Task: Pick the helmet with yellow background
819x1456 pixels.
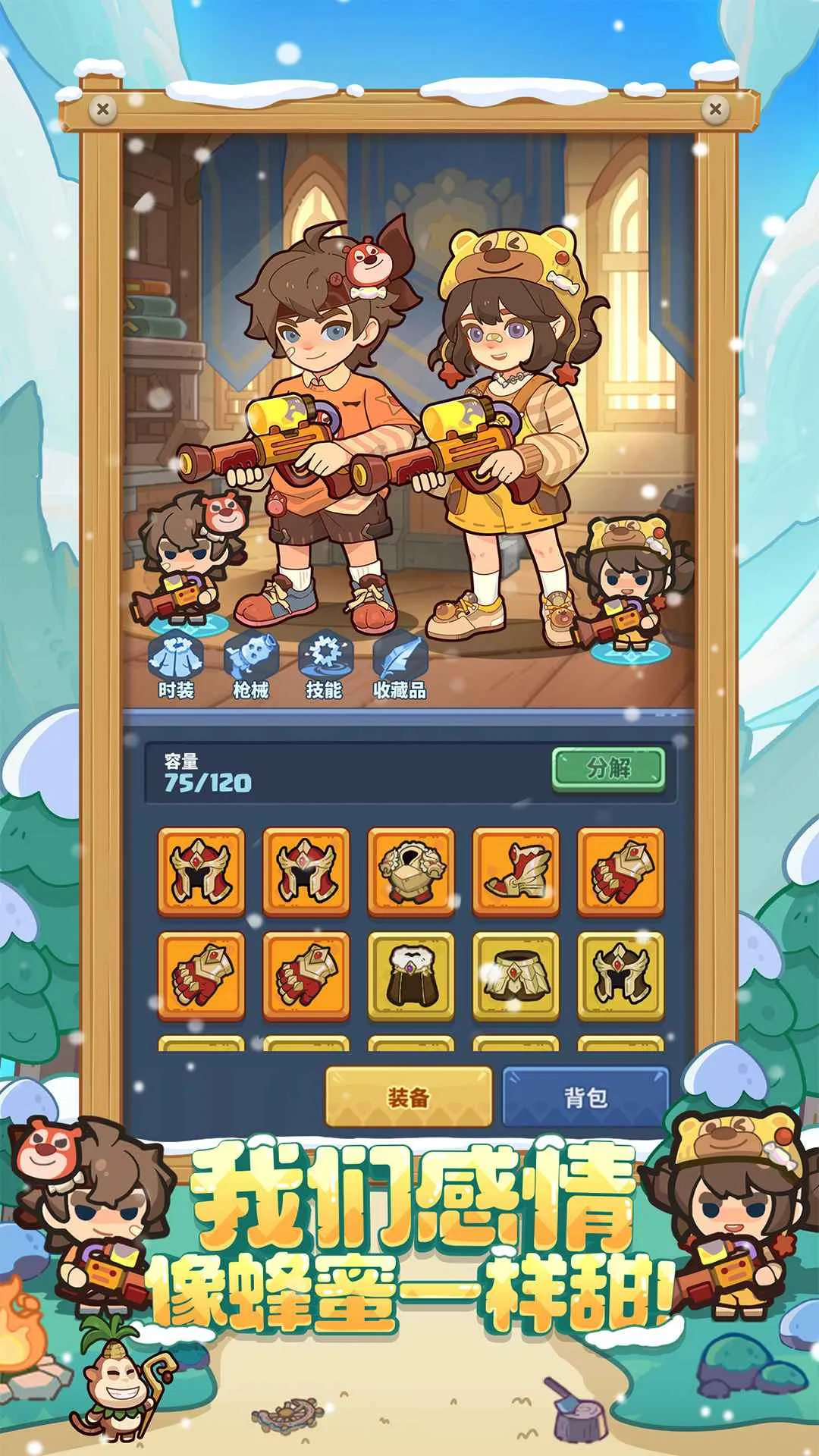Action: (x=620, y=977)
